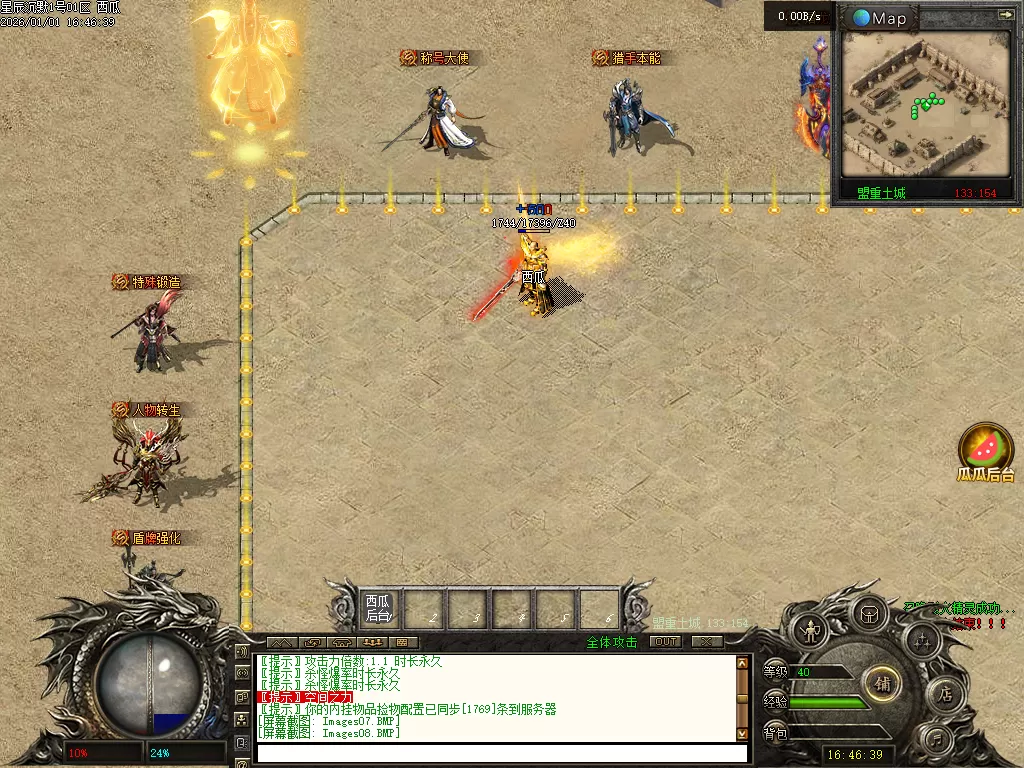Click the OUT button above the chat
This screenshot has width=1024, height=768.
click(x=665, y=642)
